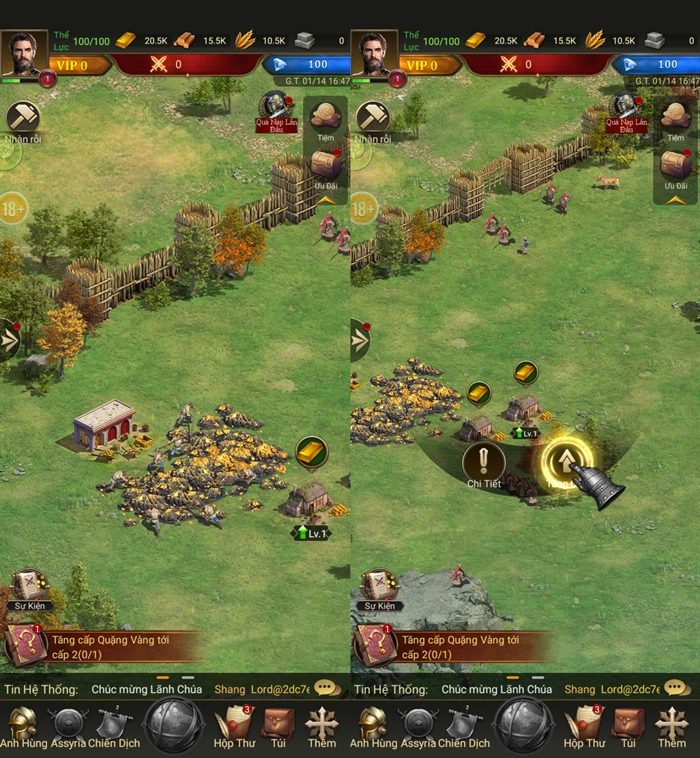The image size is (700, 758).
Task: Open Tiệm shop in the left screenshot
Action: (324, 118)
